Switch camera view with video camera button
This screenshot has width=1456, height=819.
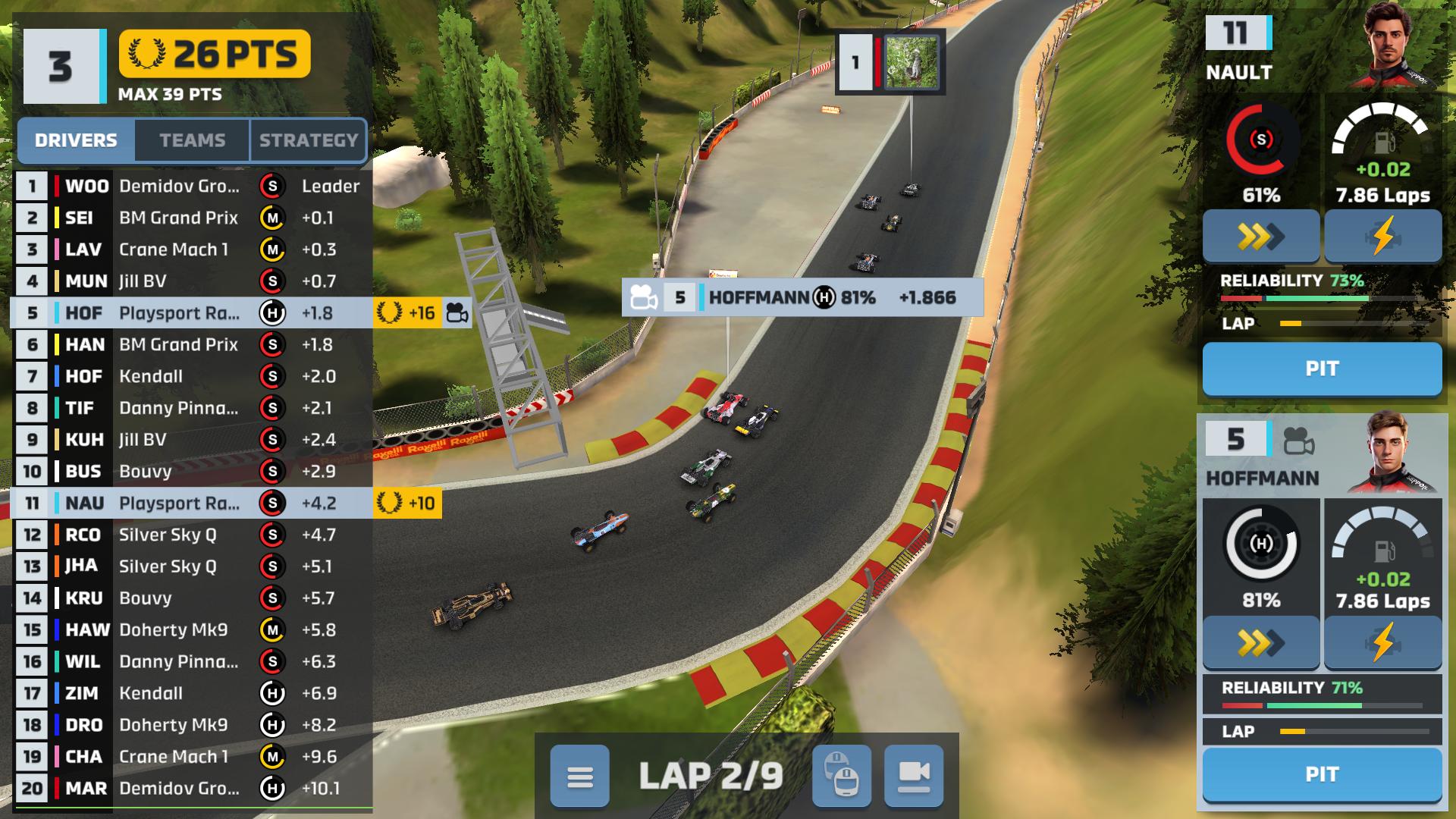click(914, 777)
